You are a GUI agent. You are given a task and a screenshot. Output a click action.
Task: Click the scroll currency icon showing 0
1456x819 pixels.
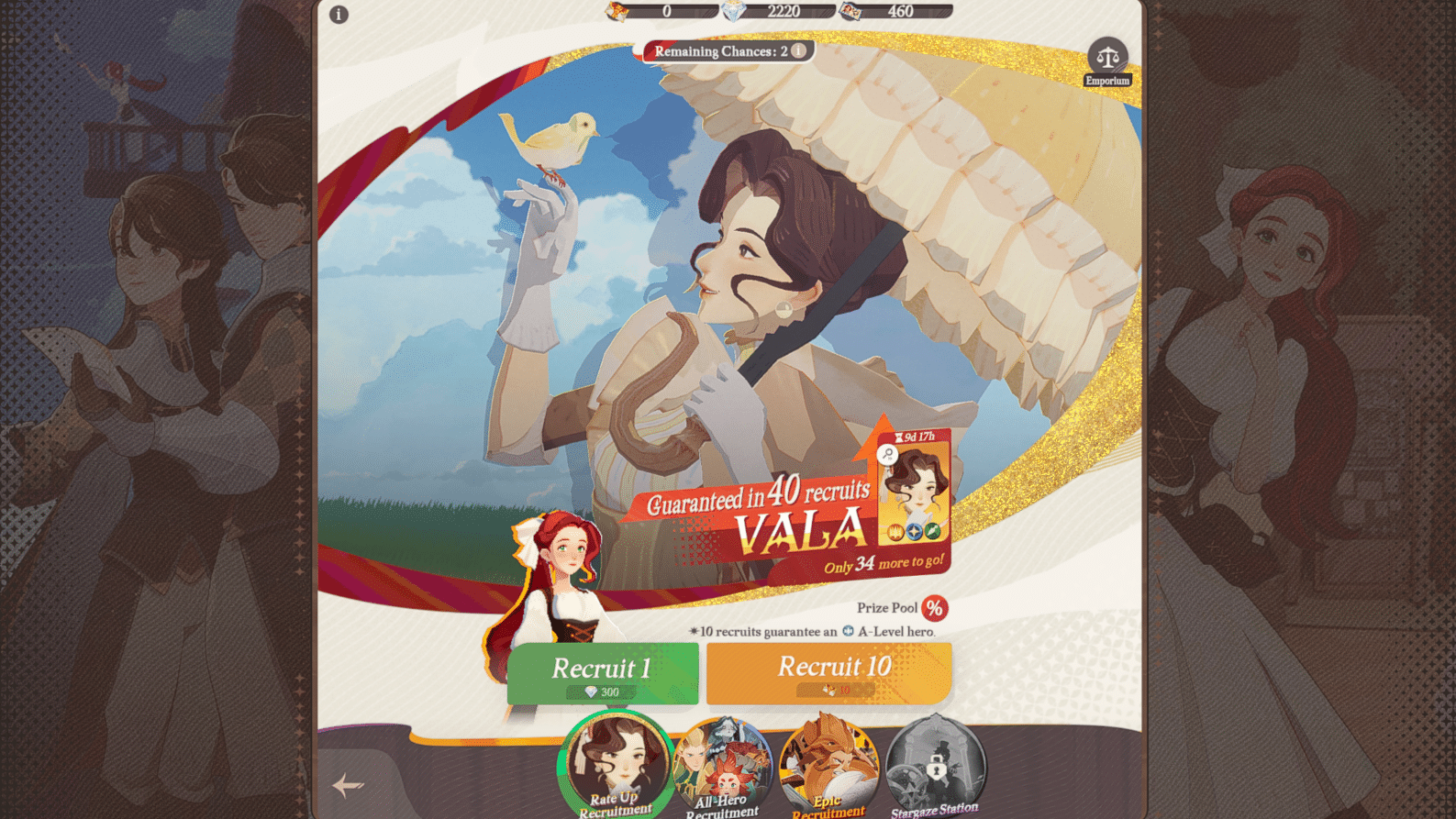tap(617, 12)
